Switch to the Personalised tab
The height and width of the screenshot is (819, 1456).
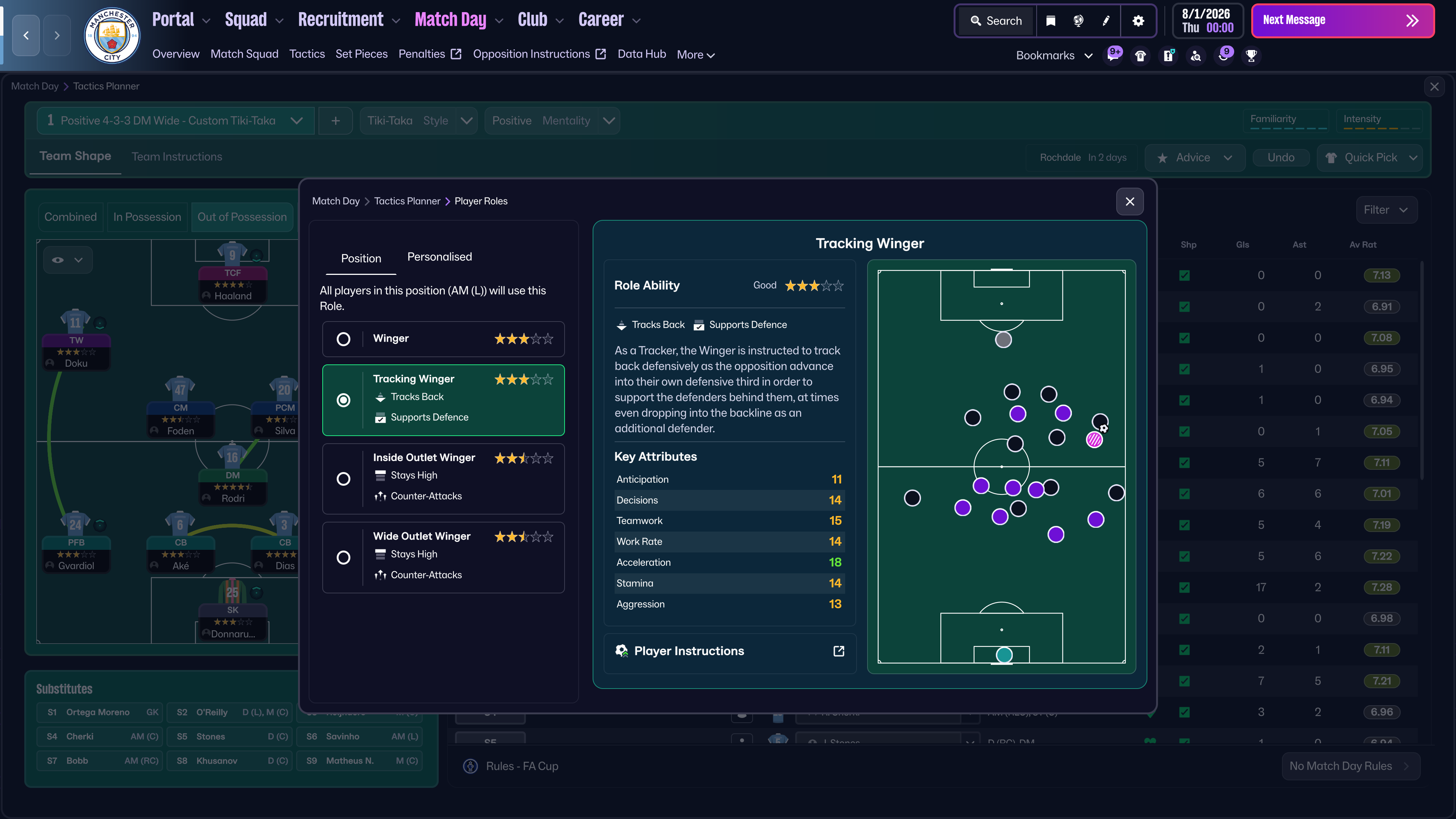439,257
